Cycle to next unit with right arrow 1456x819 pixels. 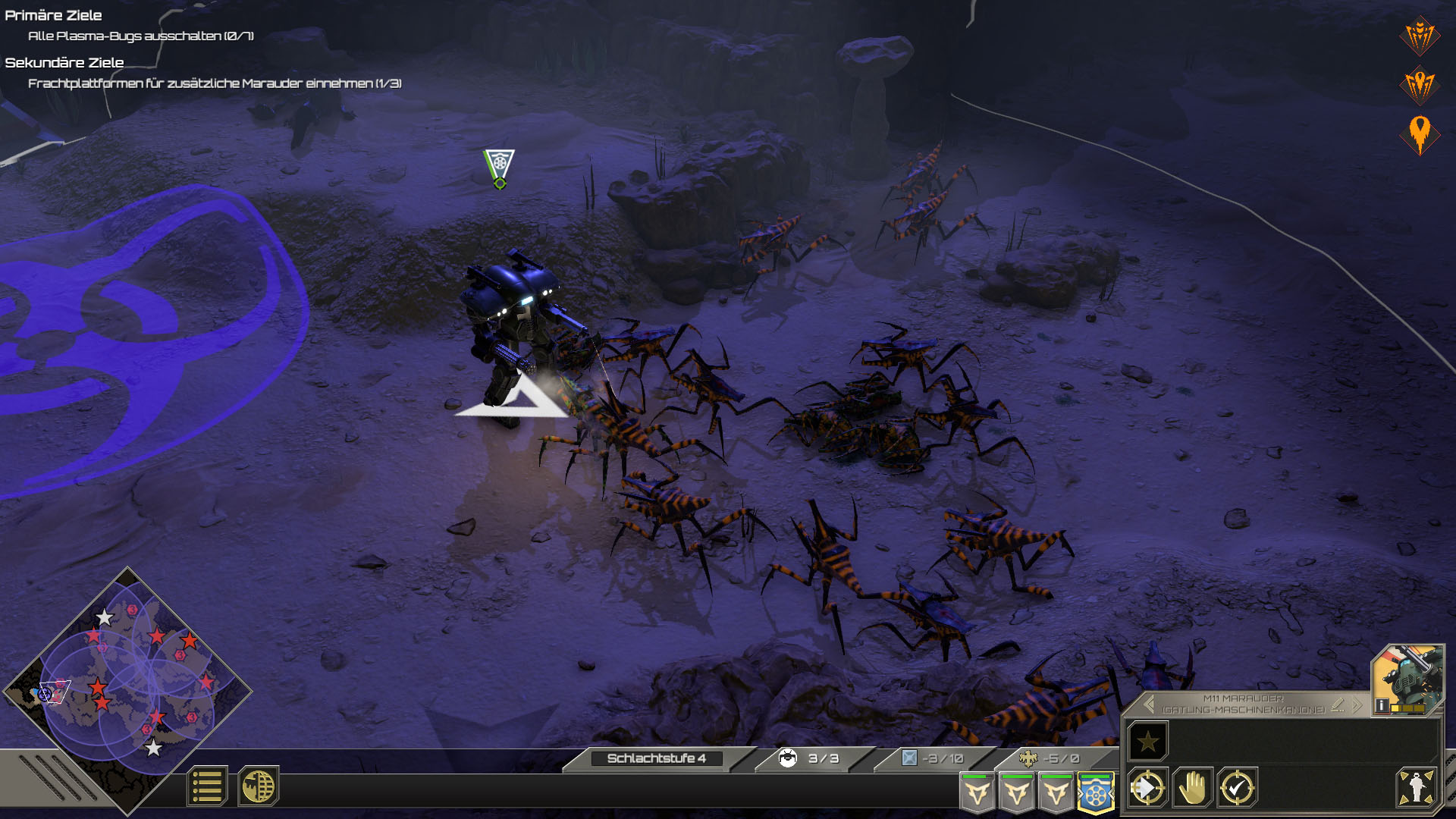click(x=1357, y=705)
